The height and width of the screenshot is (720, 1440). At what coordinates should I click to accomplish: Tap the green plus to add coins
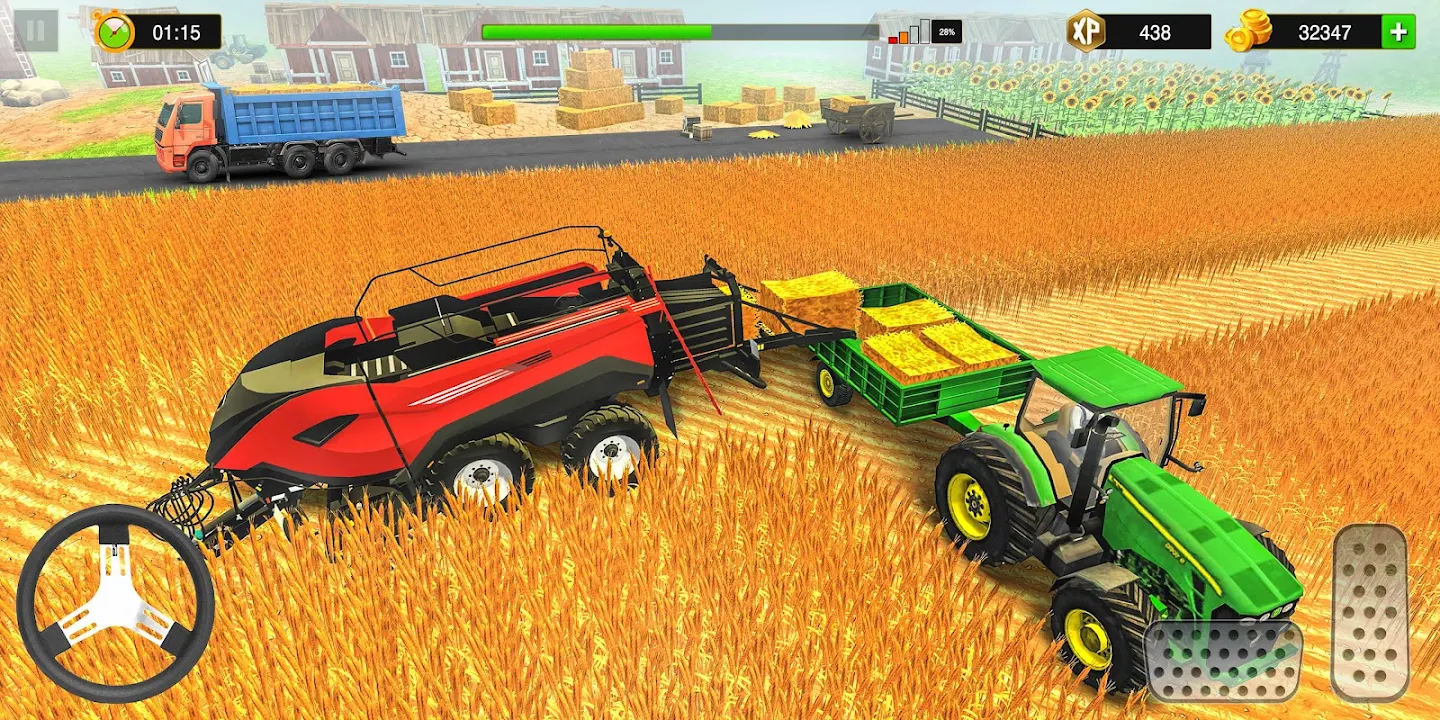click(x=1397, y=32)
